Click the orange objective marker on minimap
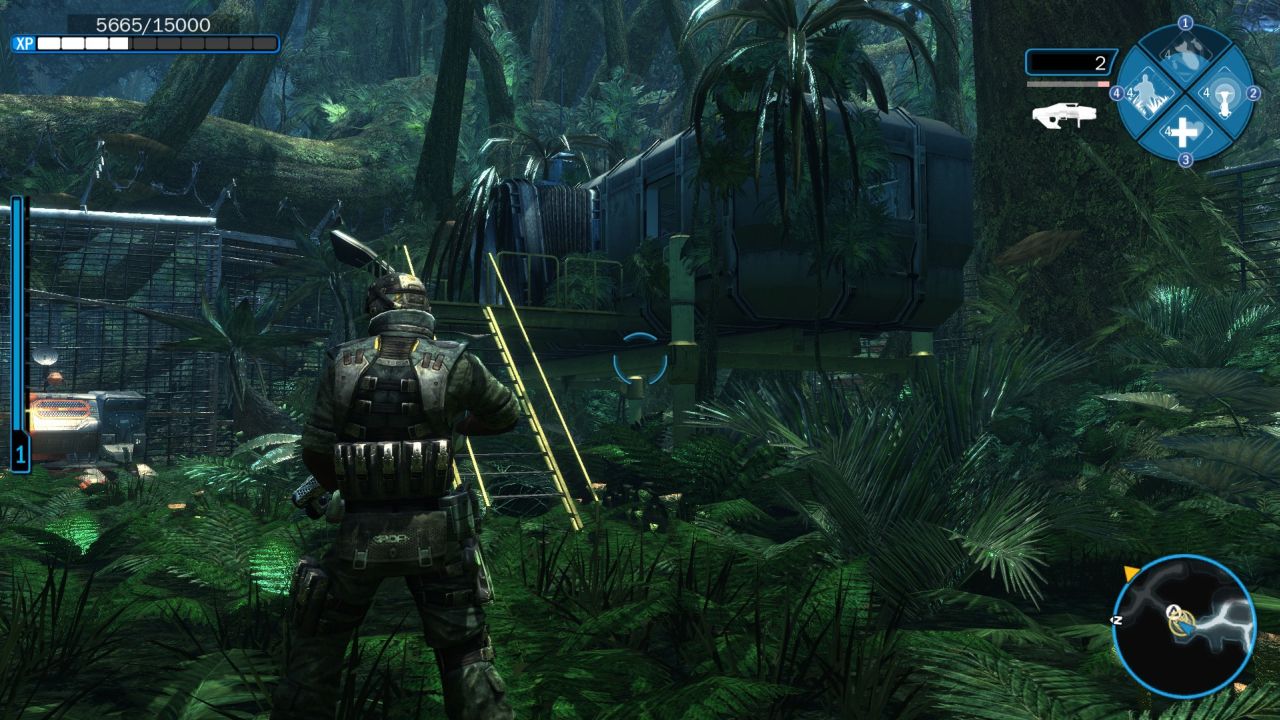This screenshot has width=1280, height=720. (1131, 572)
